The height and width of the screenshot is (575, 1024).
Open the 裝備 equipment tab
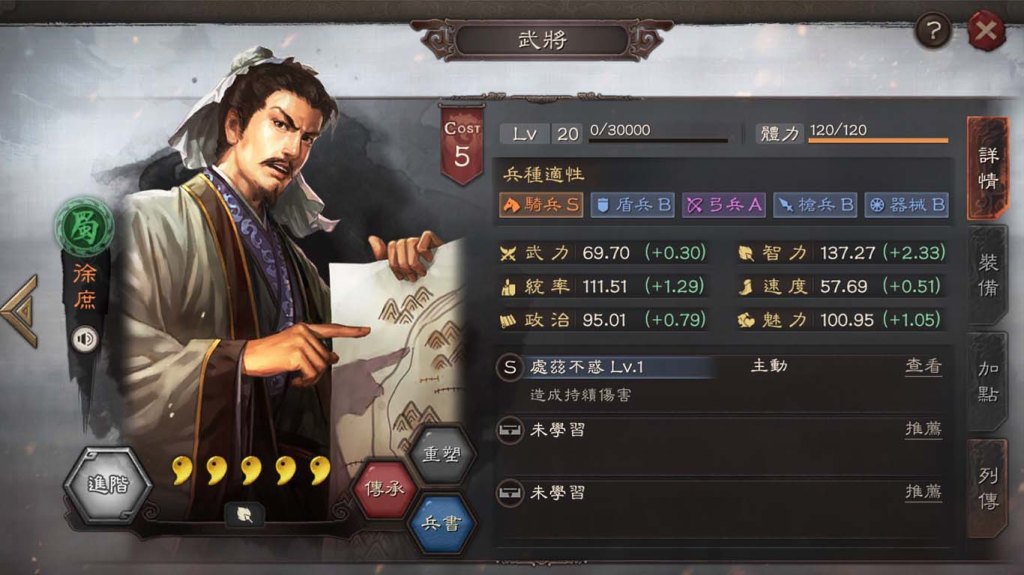pyautogui.click(x=988, y=275)
